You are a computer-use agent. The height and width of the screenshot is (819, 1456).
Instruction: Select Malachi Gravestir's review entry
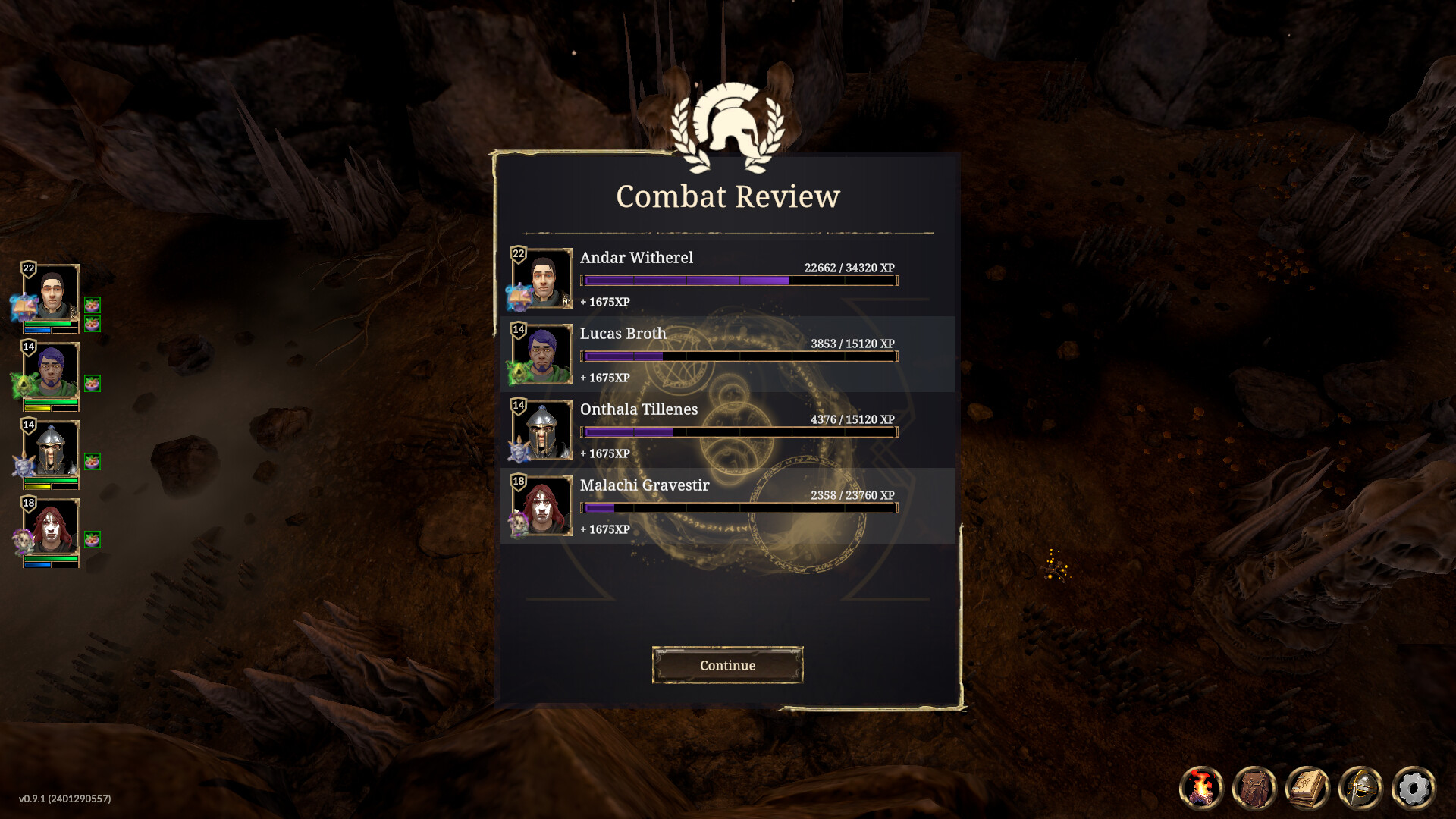point(728,507)
